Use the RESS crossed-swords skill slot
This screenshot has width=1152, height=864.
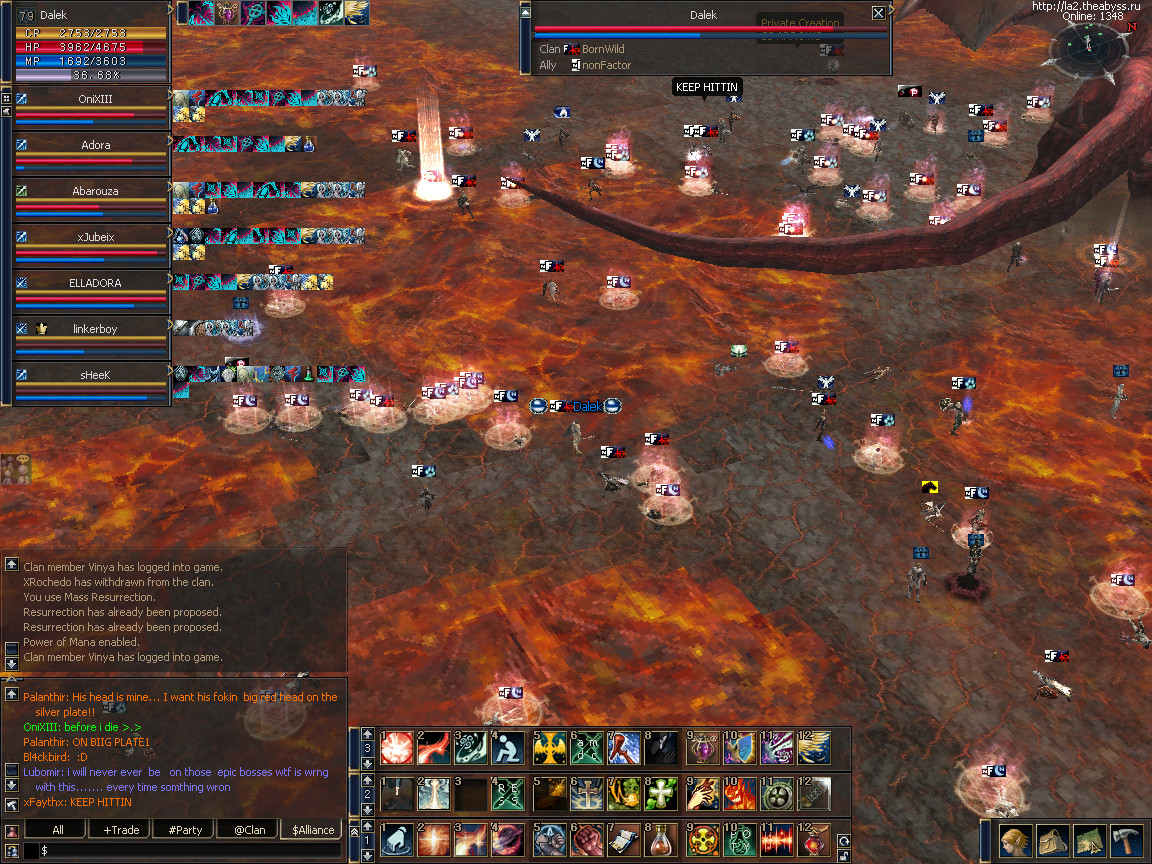[510, 793]
